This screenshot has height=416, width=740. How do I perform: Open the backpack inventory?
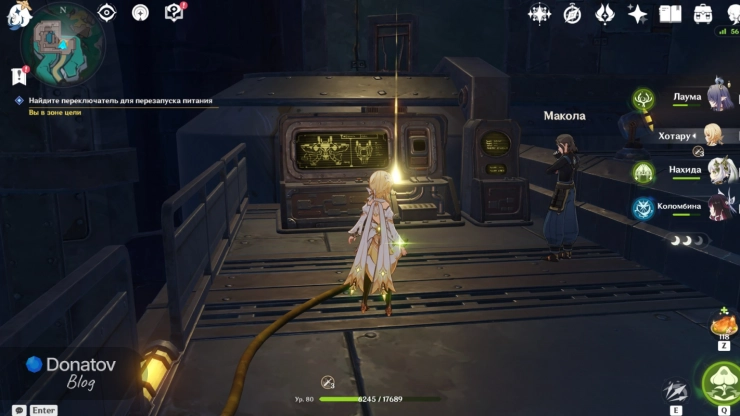[704, 13]
